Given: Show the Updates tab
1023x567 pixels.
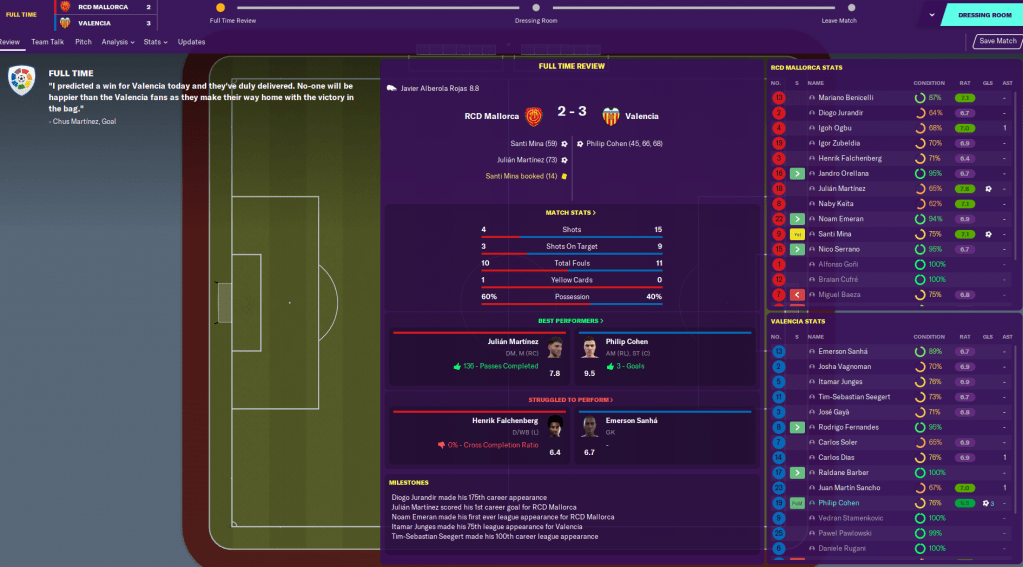Looking at the screenshot, I should (x=191, y=42).
